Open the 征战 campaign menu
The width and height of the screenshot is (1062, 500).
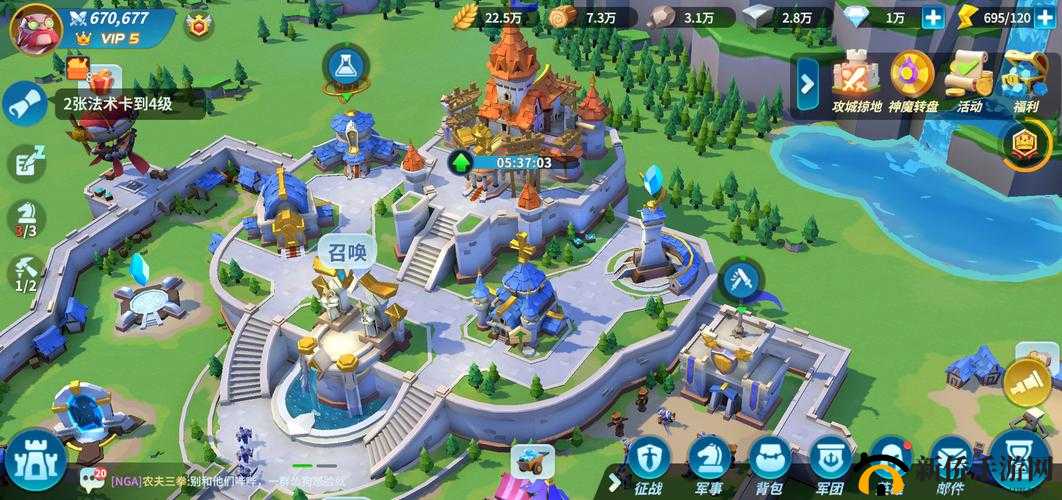click(x=647, y=465)
